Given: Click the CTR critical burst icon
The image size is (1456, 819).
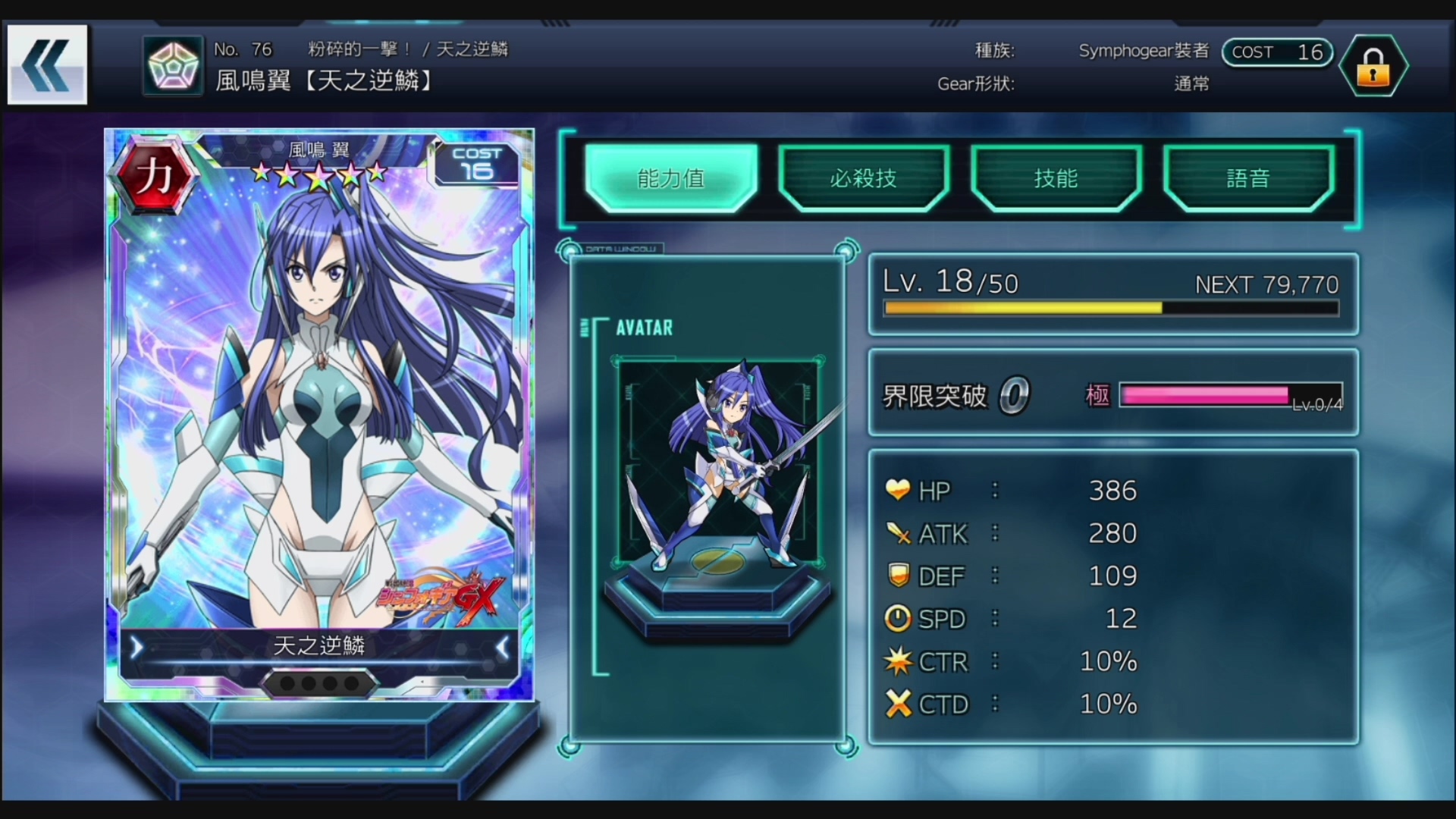Looking at the screenshot, I should point(898,661).
